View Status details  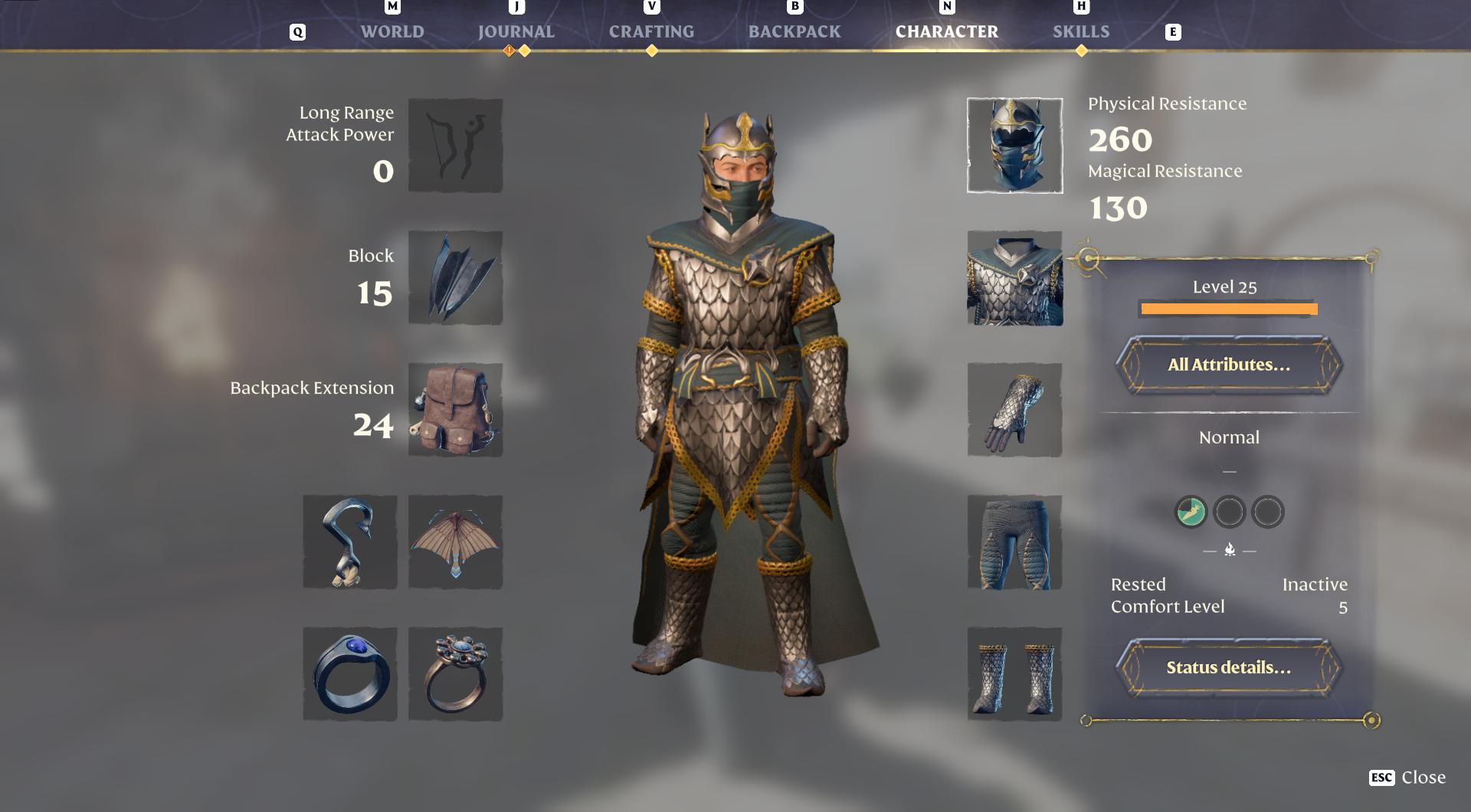coord(1228,667)
